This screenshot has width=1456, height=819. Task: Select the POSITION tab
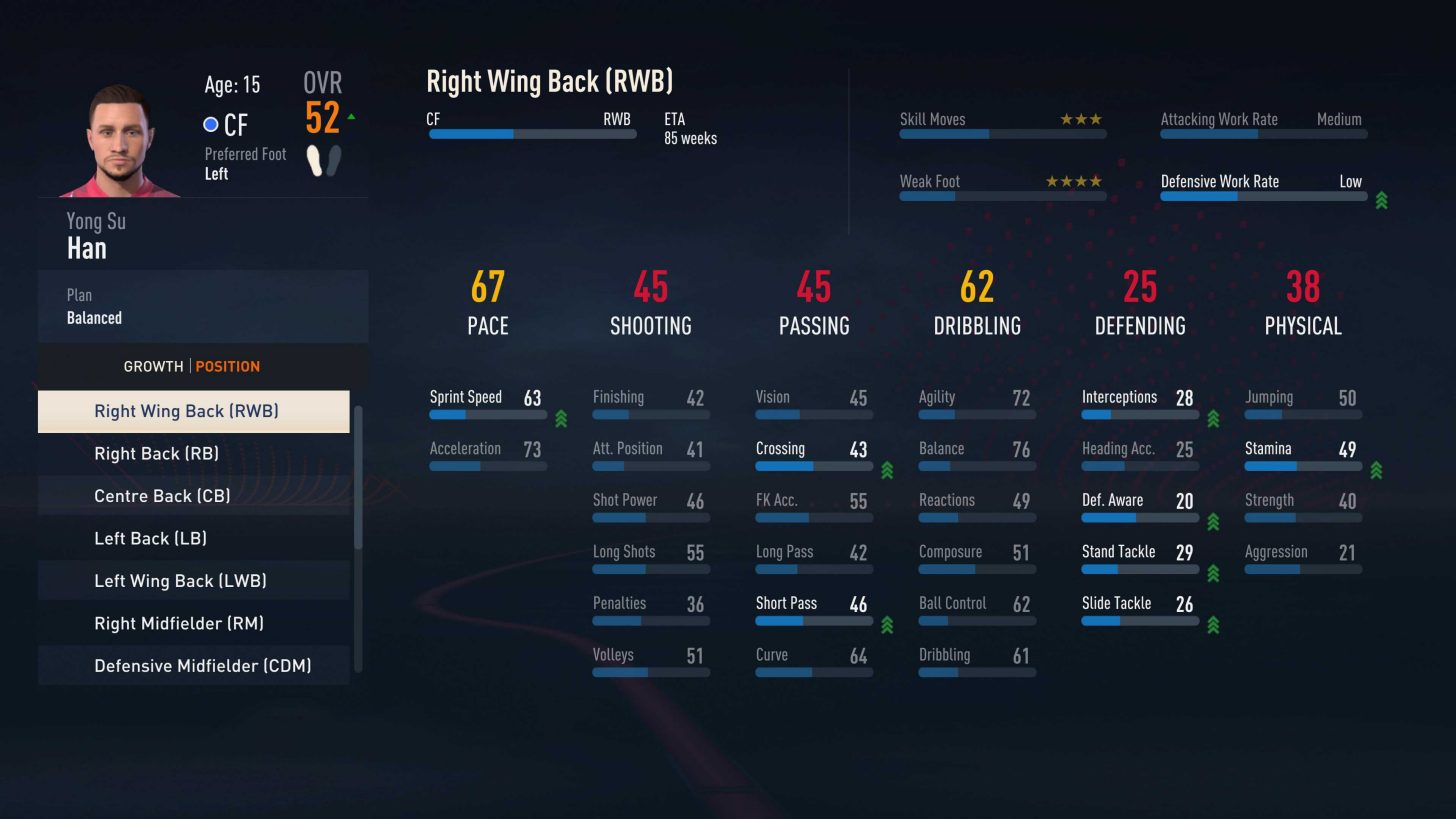point(228,366)
